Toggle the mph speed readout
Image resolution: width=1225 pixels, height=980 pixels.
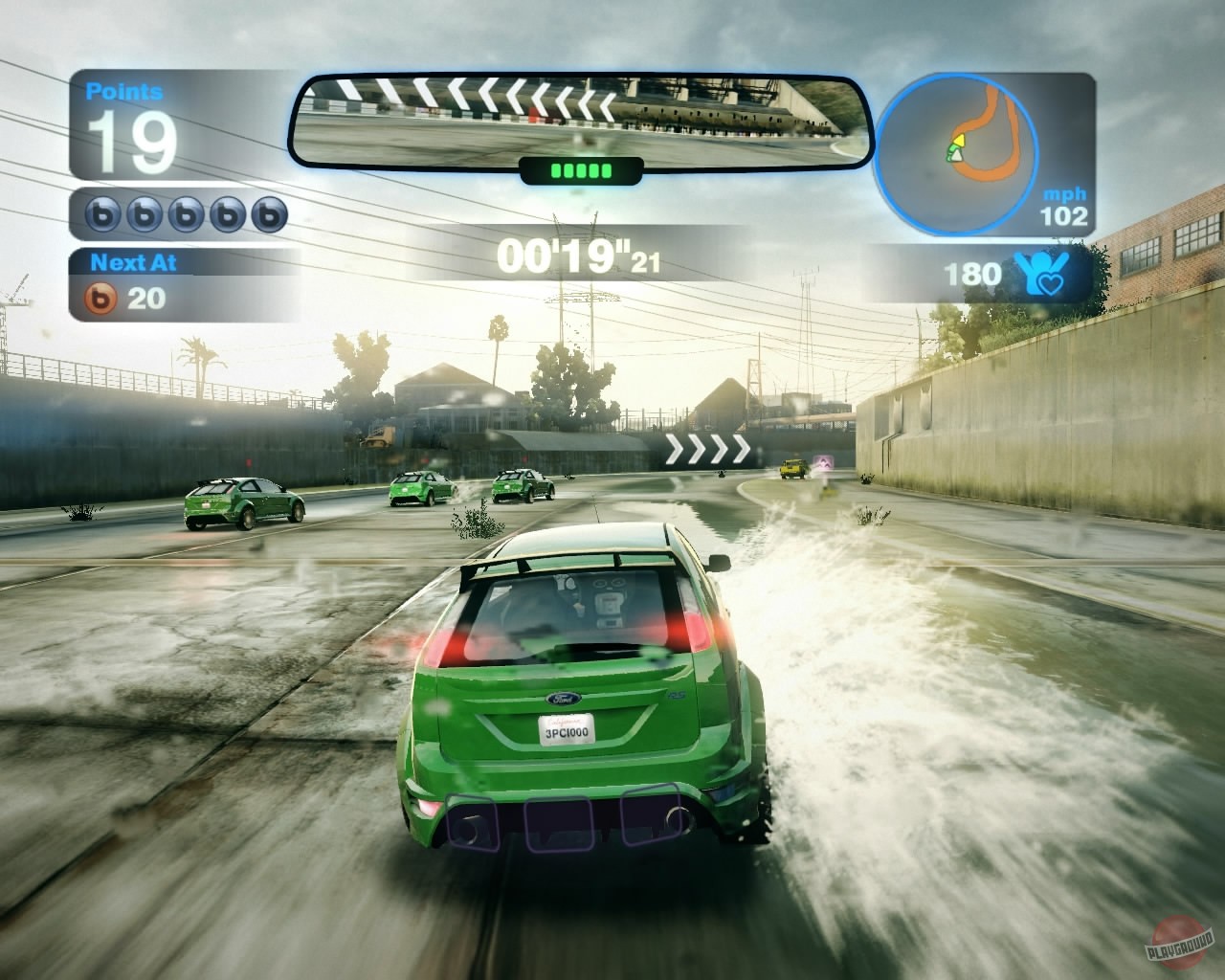pos(1062,205)
